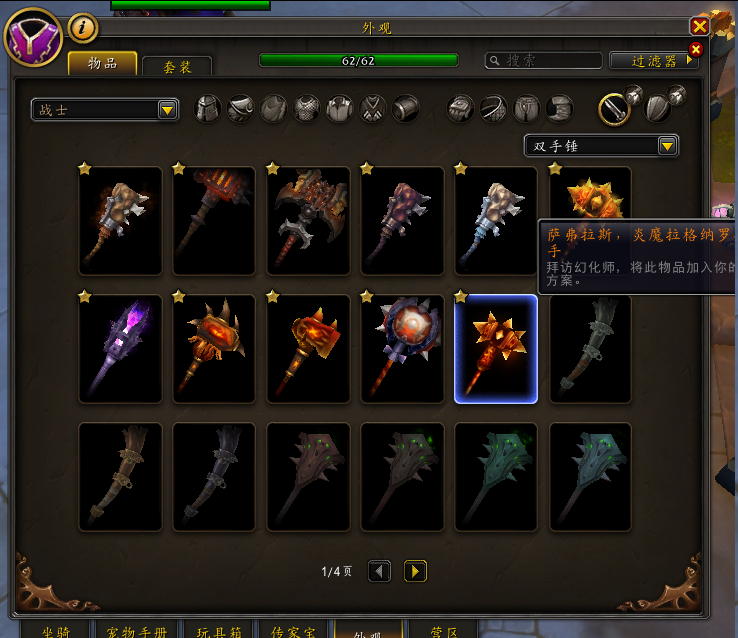The width and height of the screenshot is (738, 638).
Task: Pick the gloves slot icon
Action: point(460,109)
